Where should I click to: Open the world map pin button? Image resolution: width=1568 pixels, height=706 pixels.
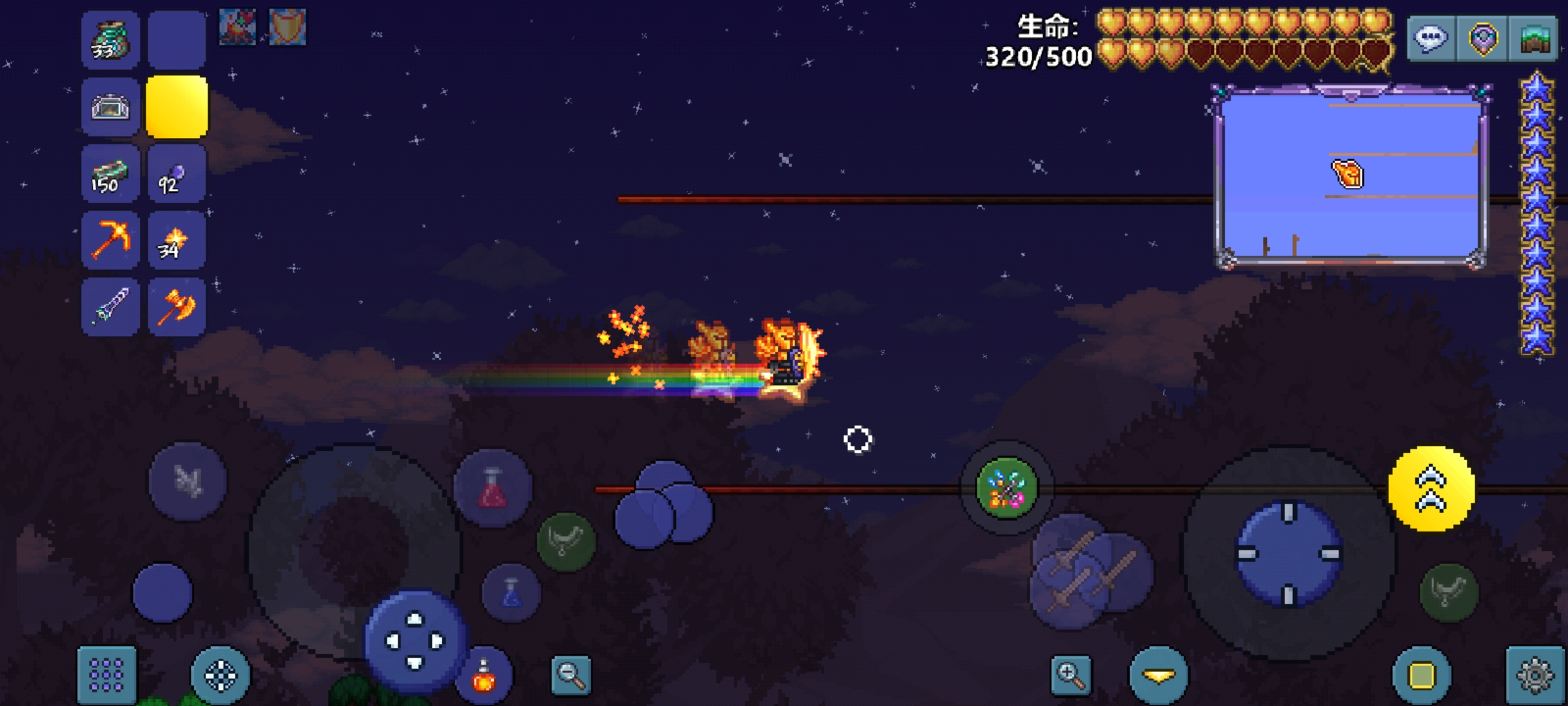(1482, 39)
